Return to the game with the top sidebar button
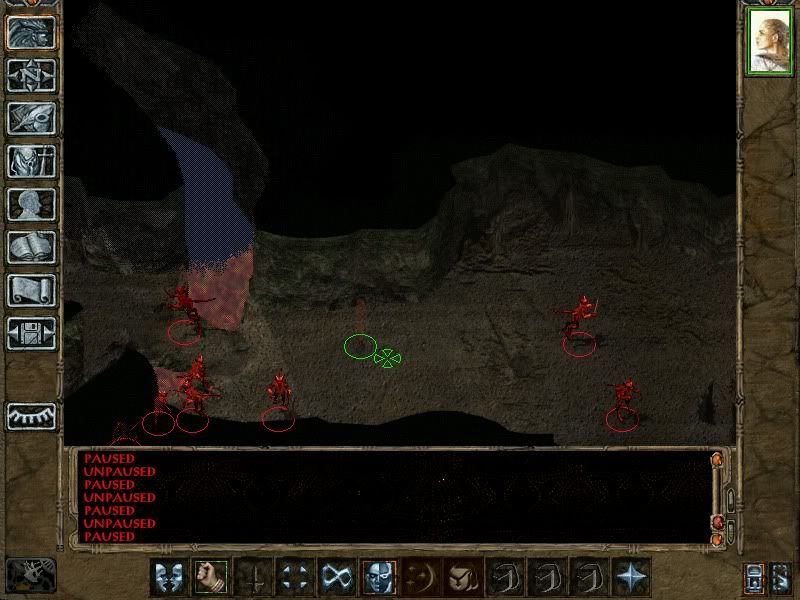The width and height of the screenshot is (800, 600). tap(31, 32)
